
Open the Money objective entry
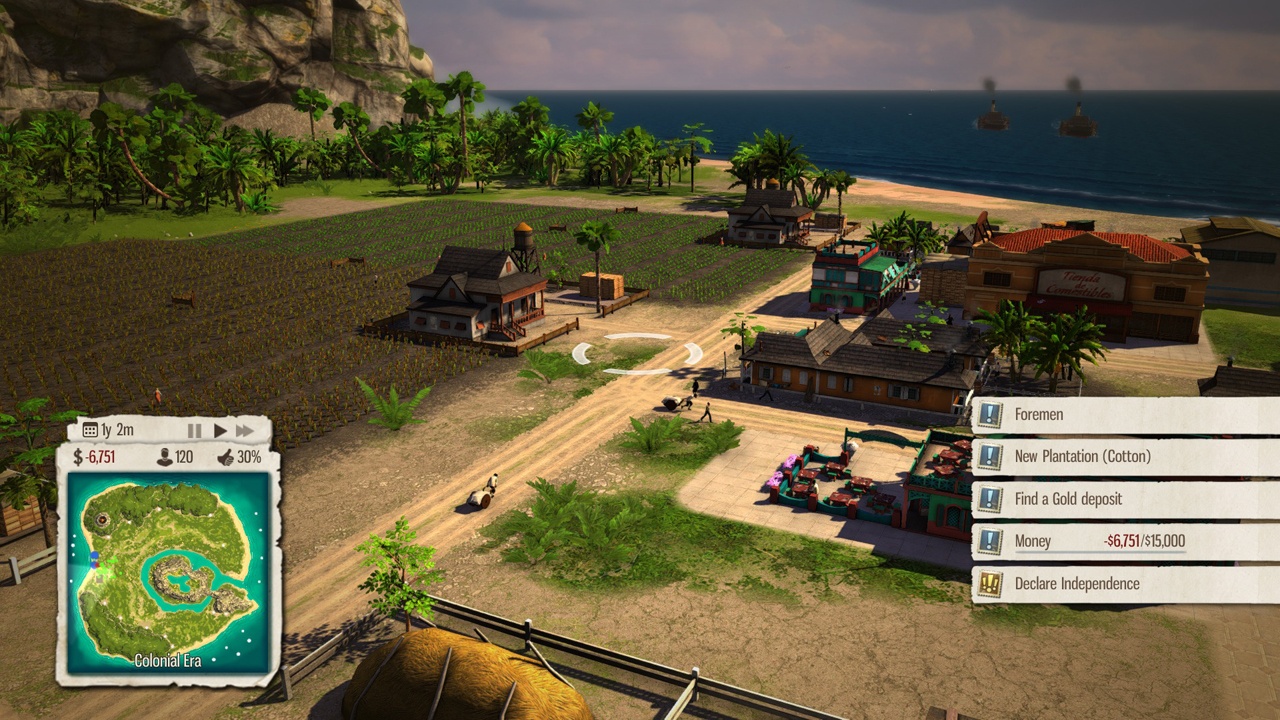point(1125,541)
